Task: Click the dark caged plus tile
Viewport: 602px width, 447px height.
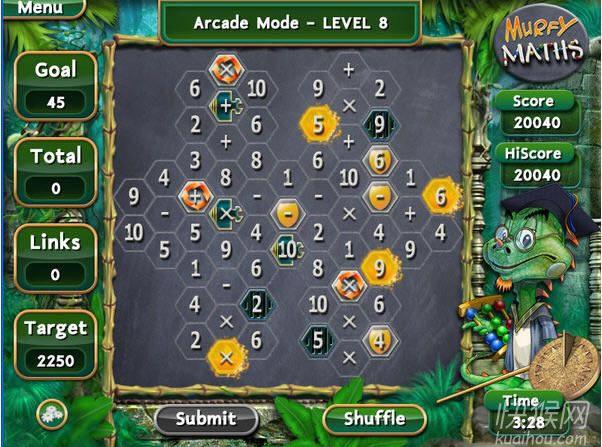Action: coord(226,104)
